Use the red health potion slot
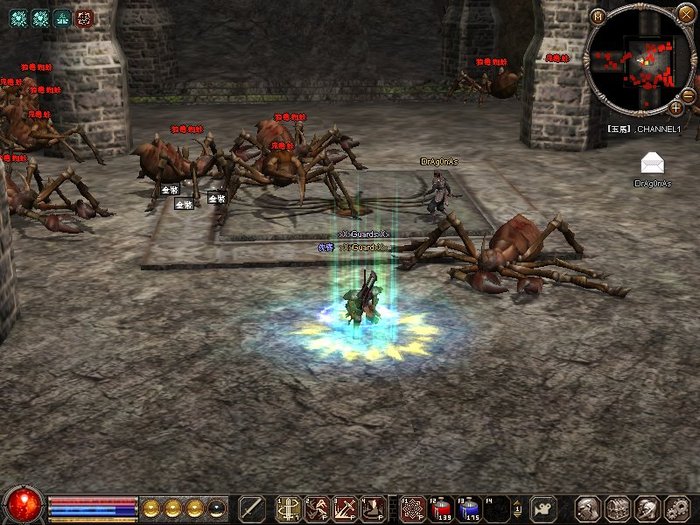Screen dimensions: 700x525 pyautogui.click(x=441, y=508)
